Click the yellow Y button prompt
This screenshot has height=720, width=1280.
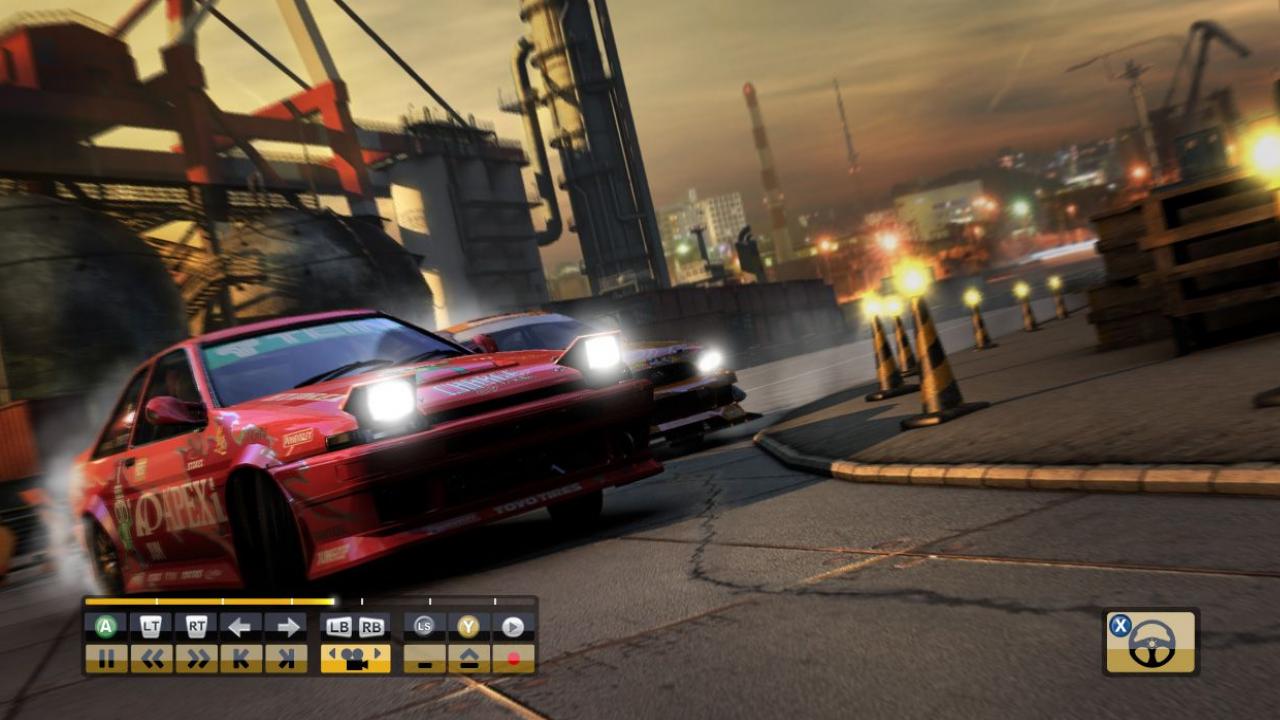coord(466,624)
